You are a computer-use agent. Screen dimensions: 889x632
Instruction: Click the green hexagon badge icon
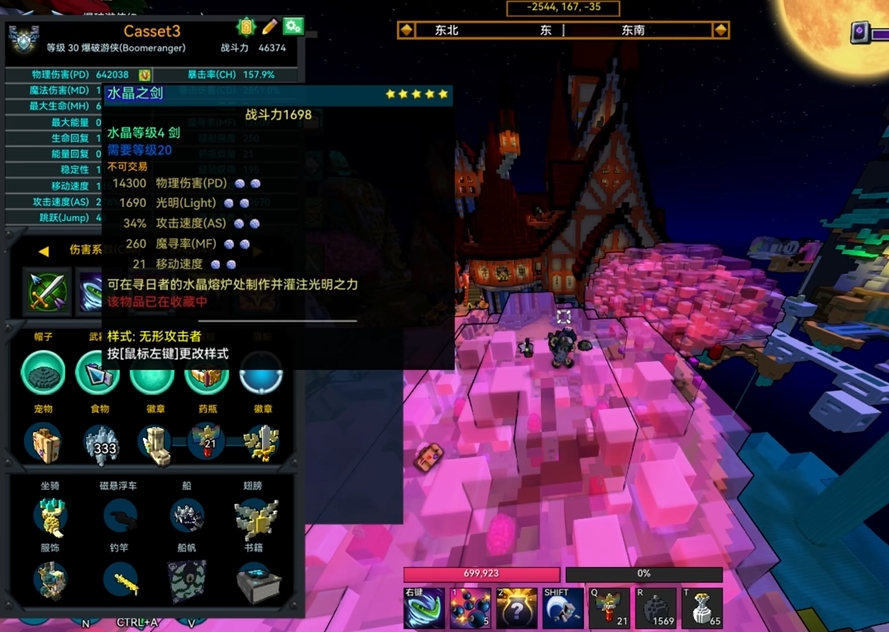tap(246, 27)
